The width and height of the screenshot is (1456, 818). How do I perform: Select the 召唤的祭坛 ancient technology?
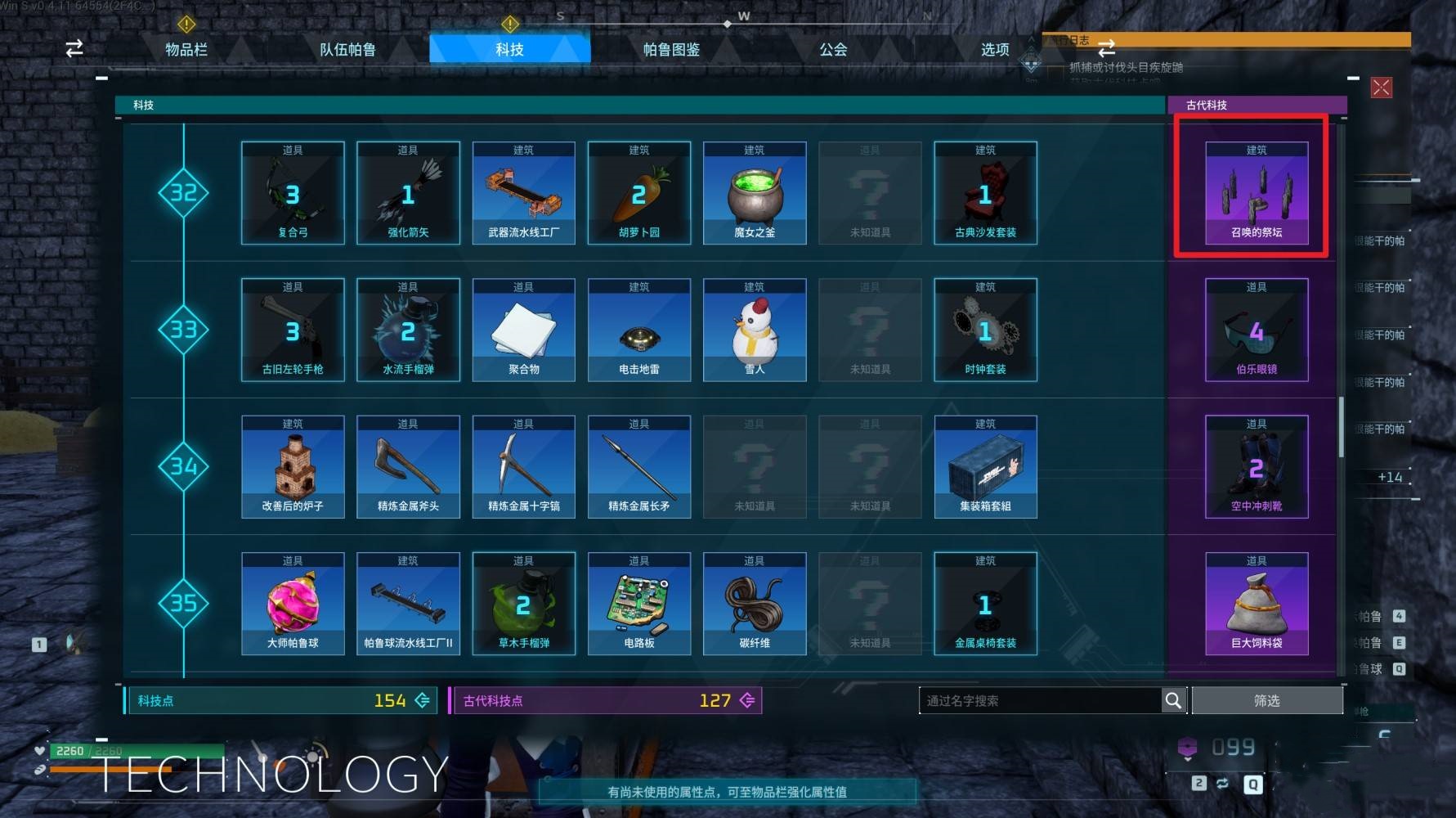tap(1257, 193)
